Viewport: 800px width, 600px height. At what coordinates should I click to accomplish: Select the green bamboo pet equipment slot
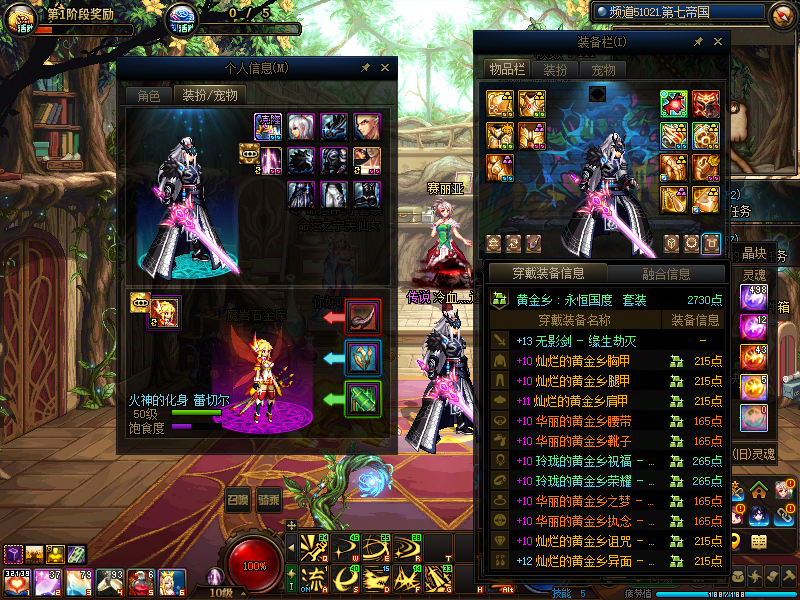362,399
